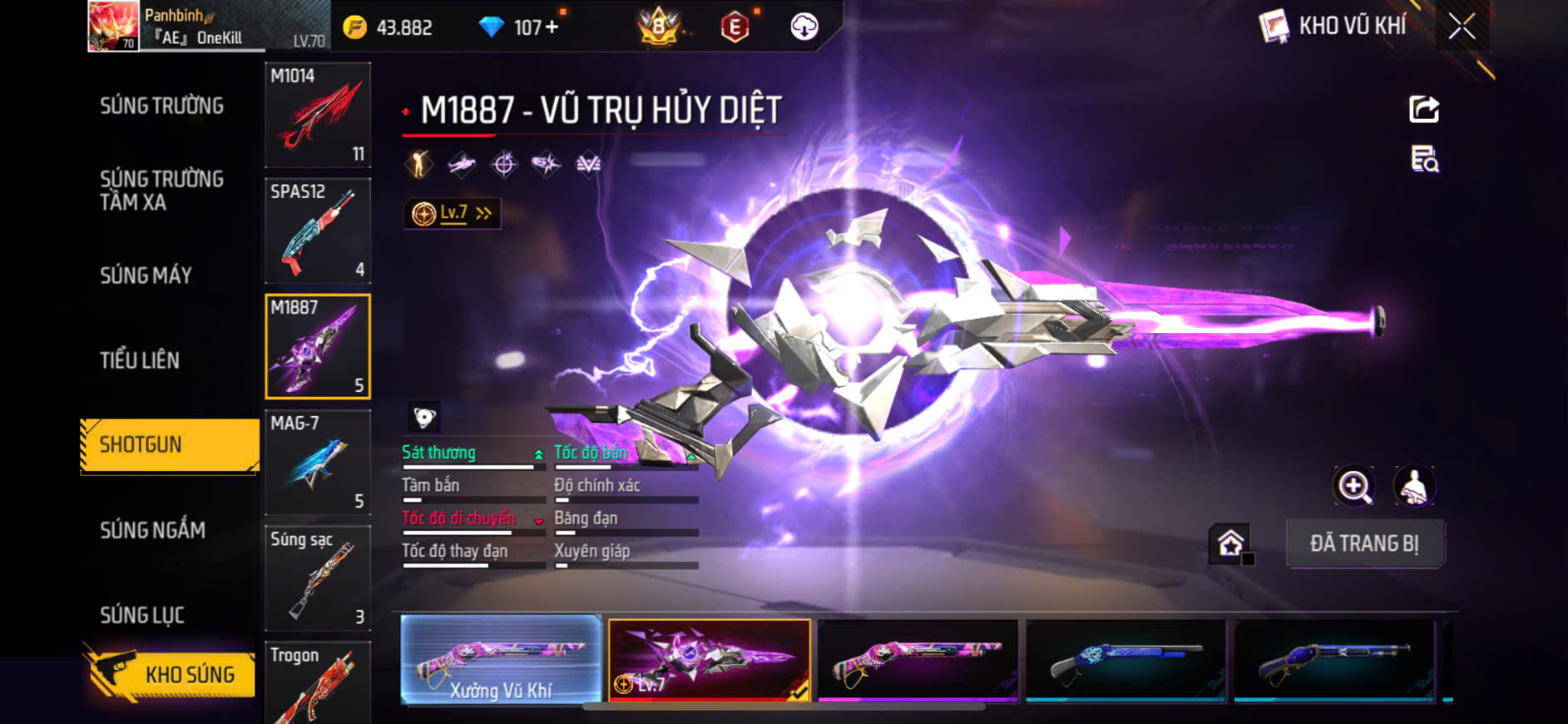Open the Panhbinh player profile

pyautogui.click(x=114, y=26)
